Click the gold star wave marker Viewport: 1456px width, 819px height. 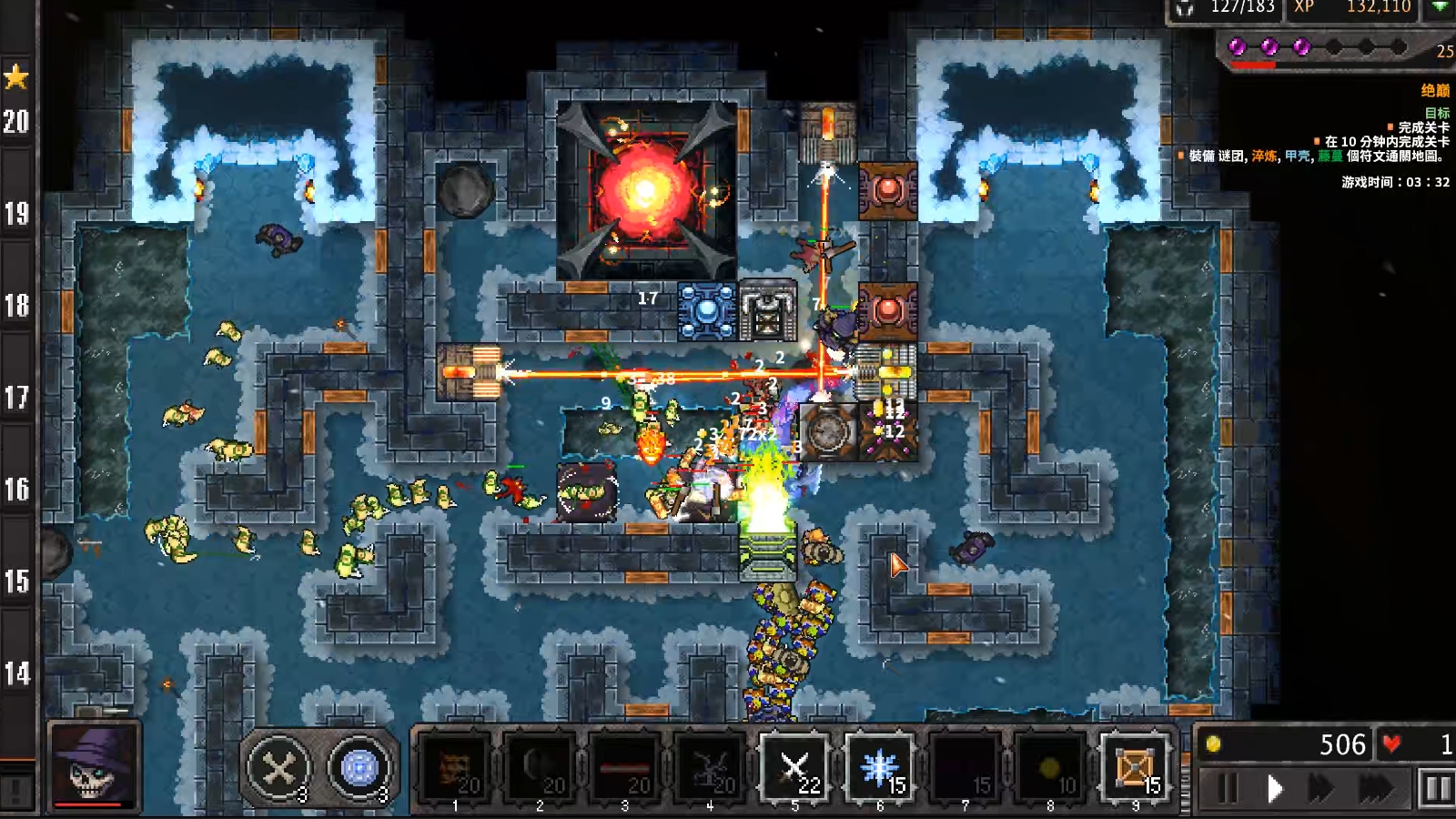16,76
